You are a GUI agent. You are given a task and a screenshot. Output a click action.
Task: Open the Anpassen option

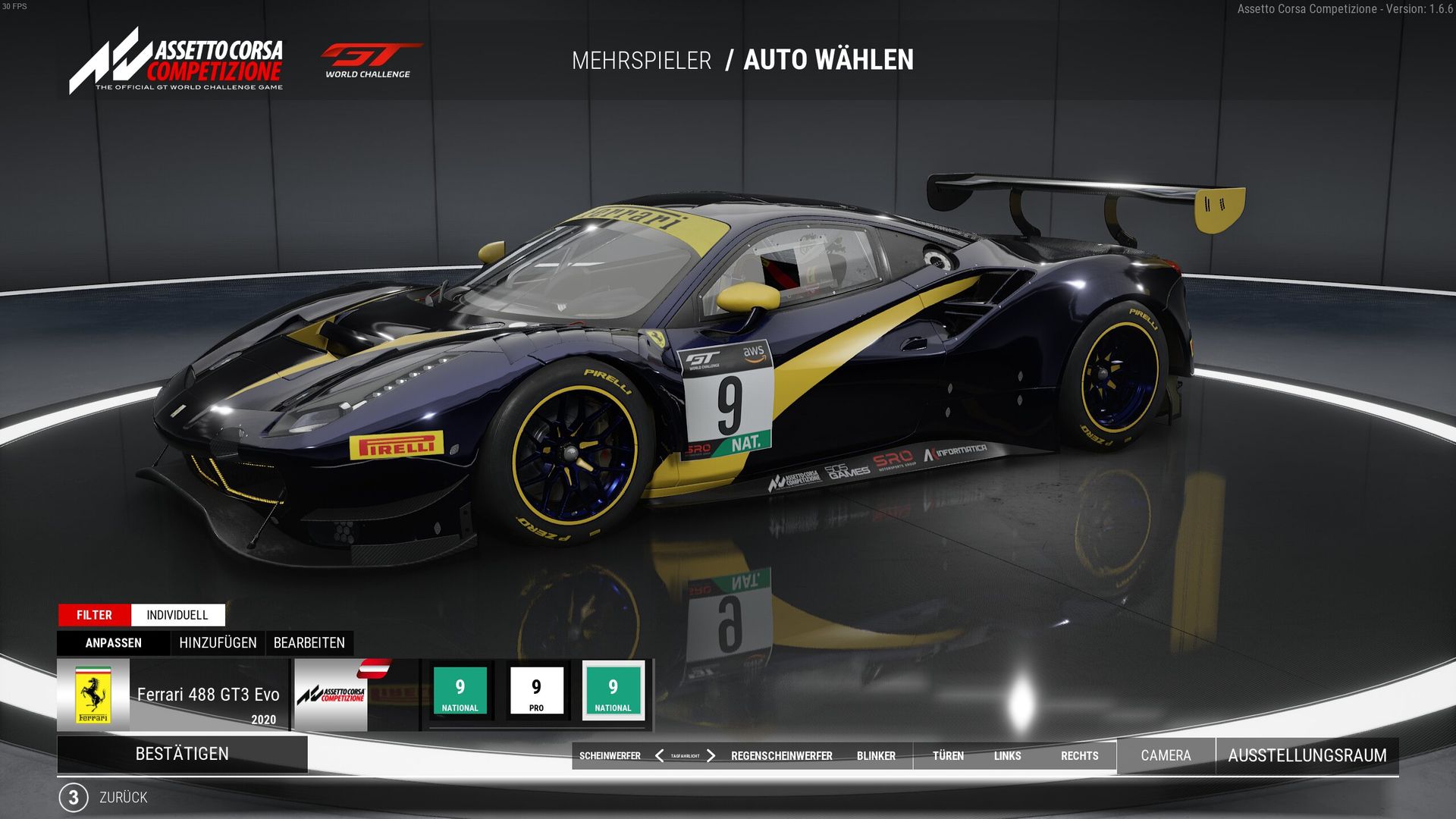click(114, 643)
